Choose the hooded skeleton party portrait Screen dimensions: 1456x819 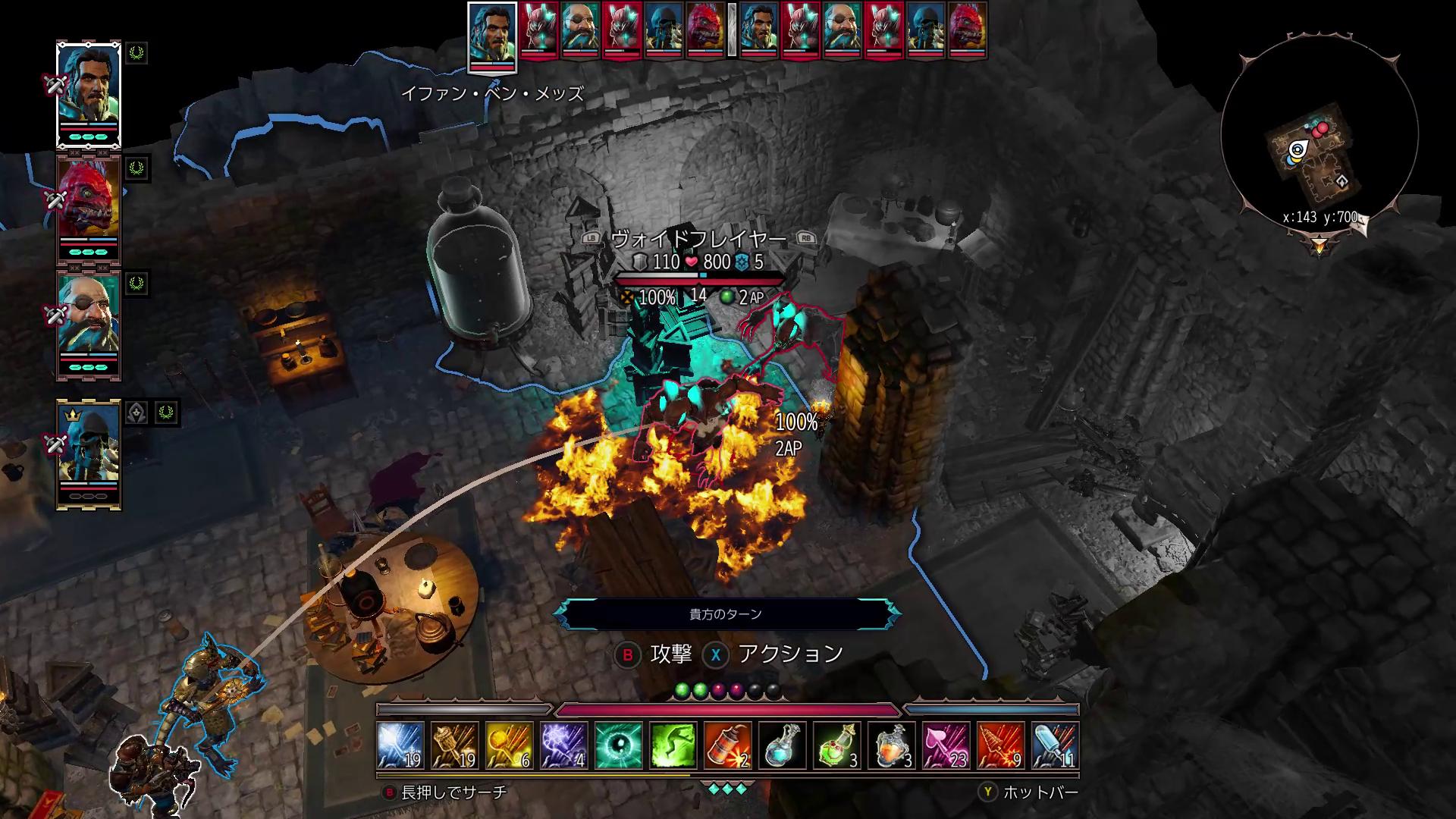point(89,452)
